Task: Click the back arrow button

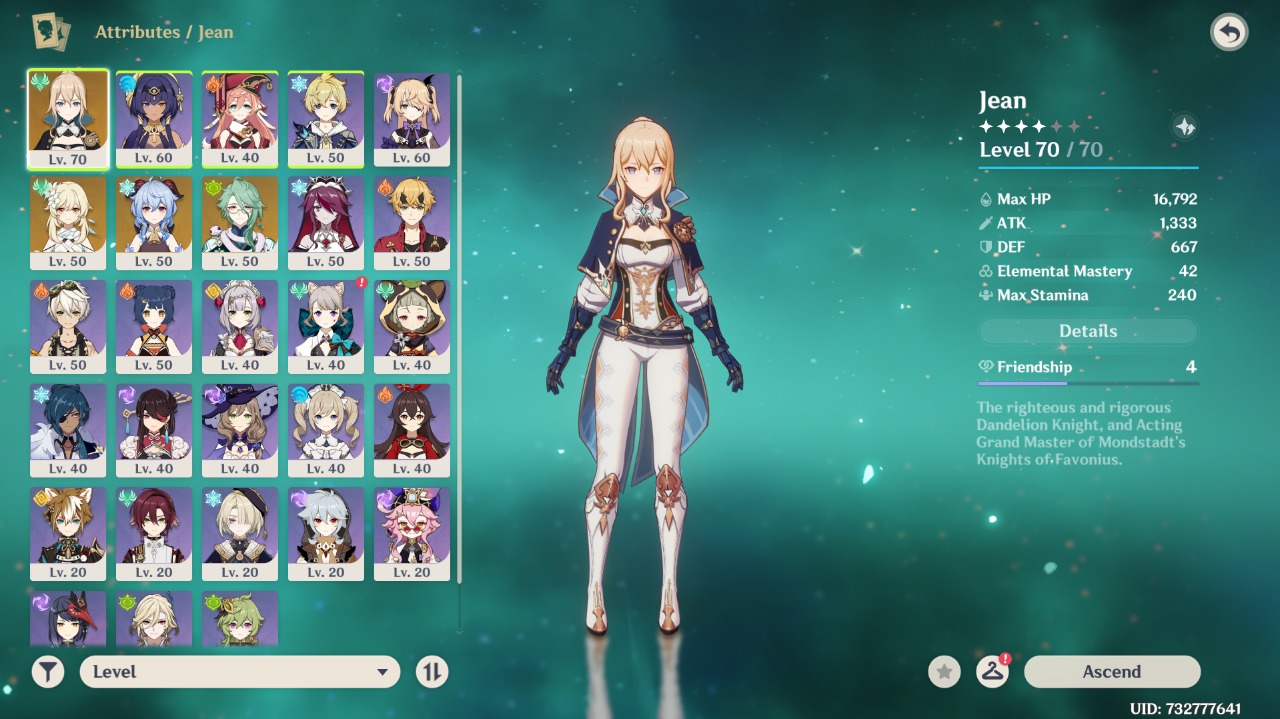Action: [1229, 32]
